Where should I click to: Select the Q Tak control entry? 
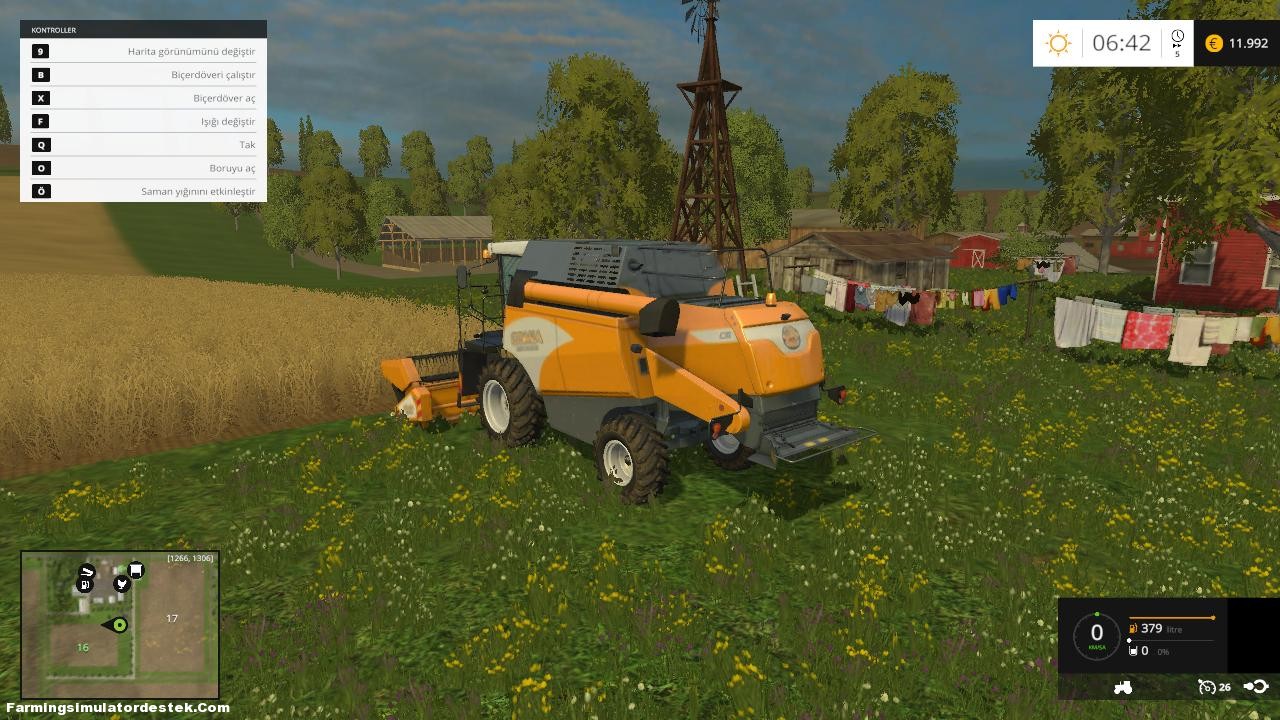pyautogui.click(x=143, y=144)
